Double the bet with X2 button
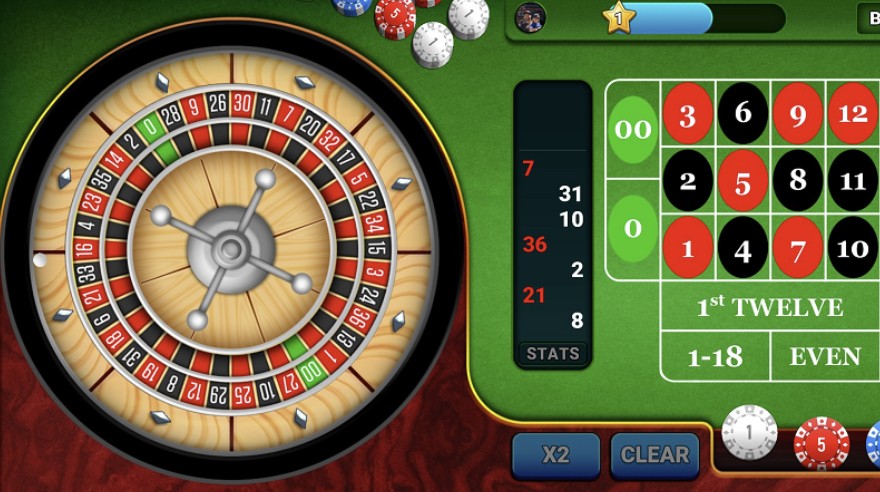This screenshot has height=492, width=880. 556,455
